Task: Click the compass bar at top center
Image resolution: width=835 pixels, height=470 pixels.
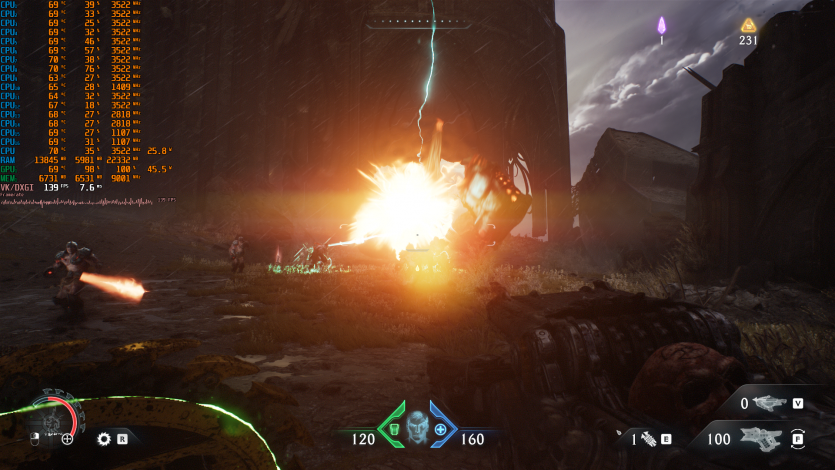Action: 417,22
